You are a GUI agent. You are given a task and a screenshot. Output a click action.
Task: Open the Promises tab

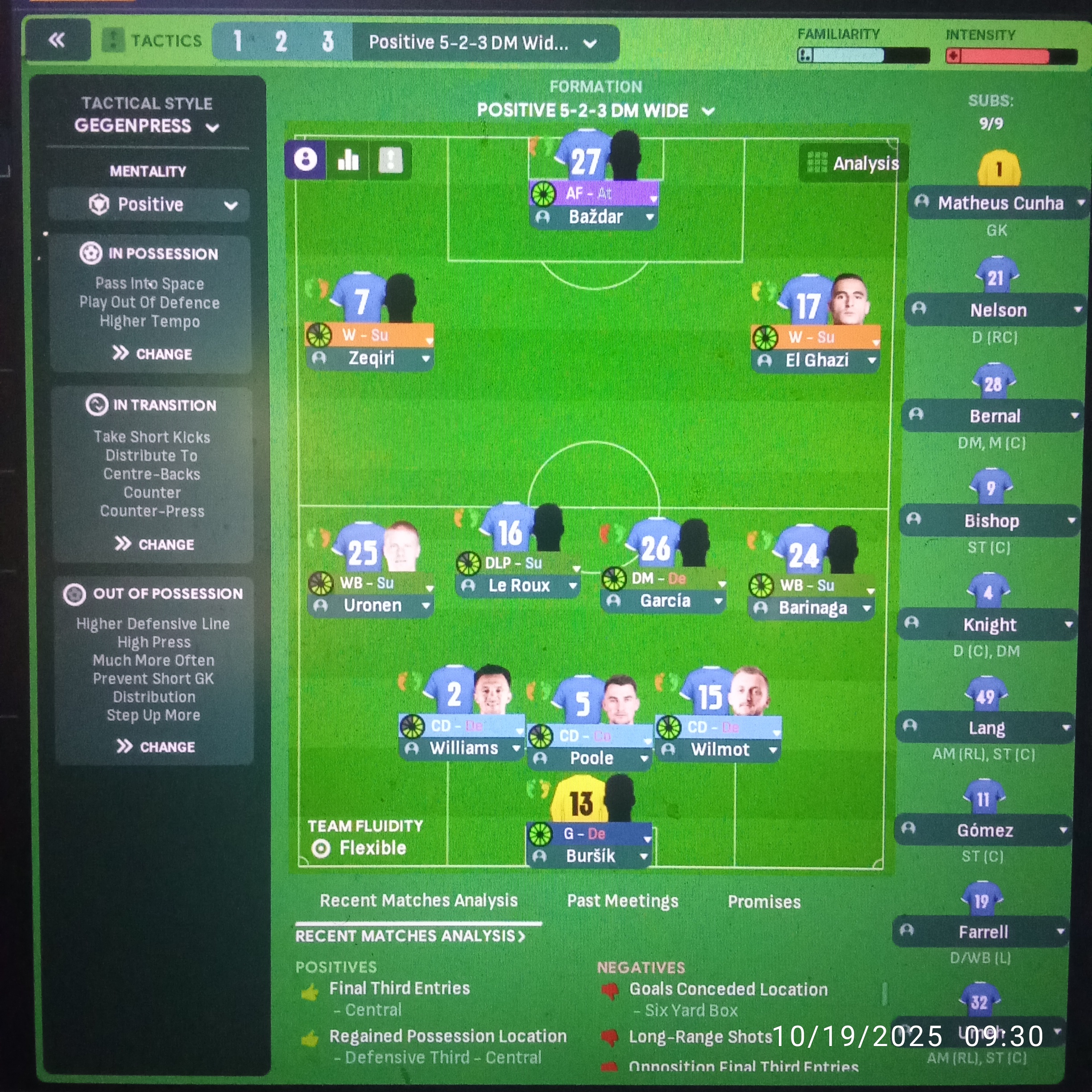tap(764, 902)
